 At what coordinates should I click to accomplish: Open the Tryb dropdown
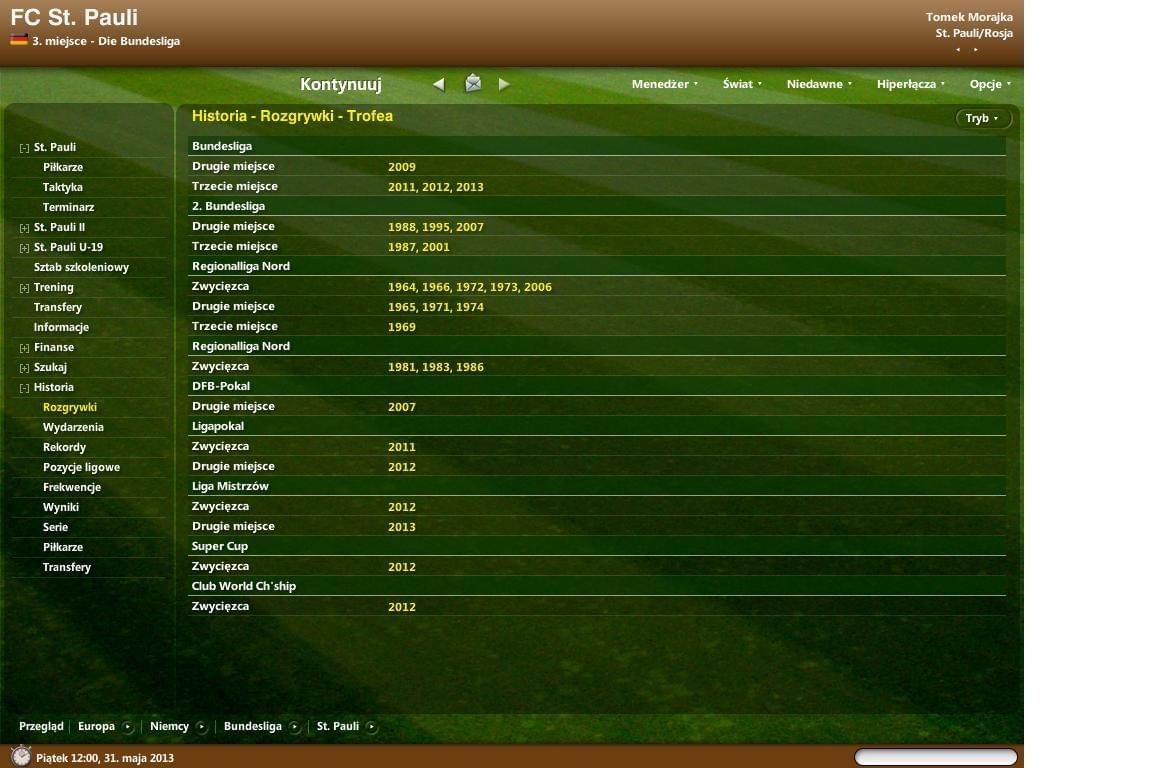[x=983, y=119]
